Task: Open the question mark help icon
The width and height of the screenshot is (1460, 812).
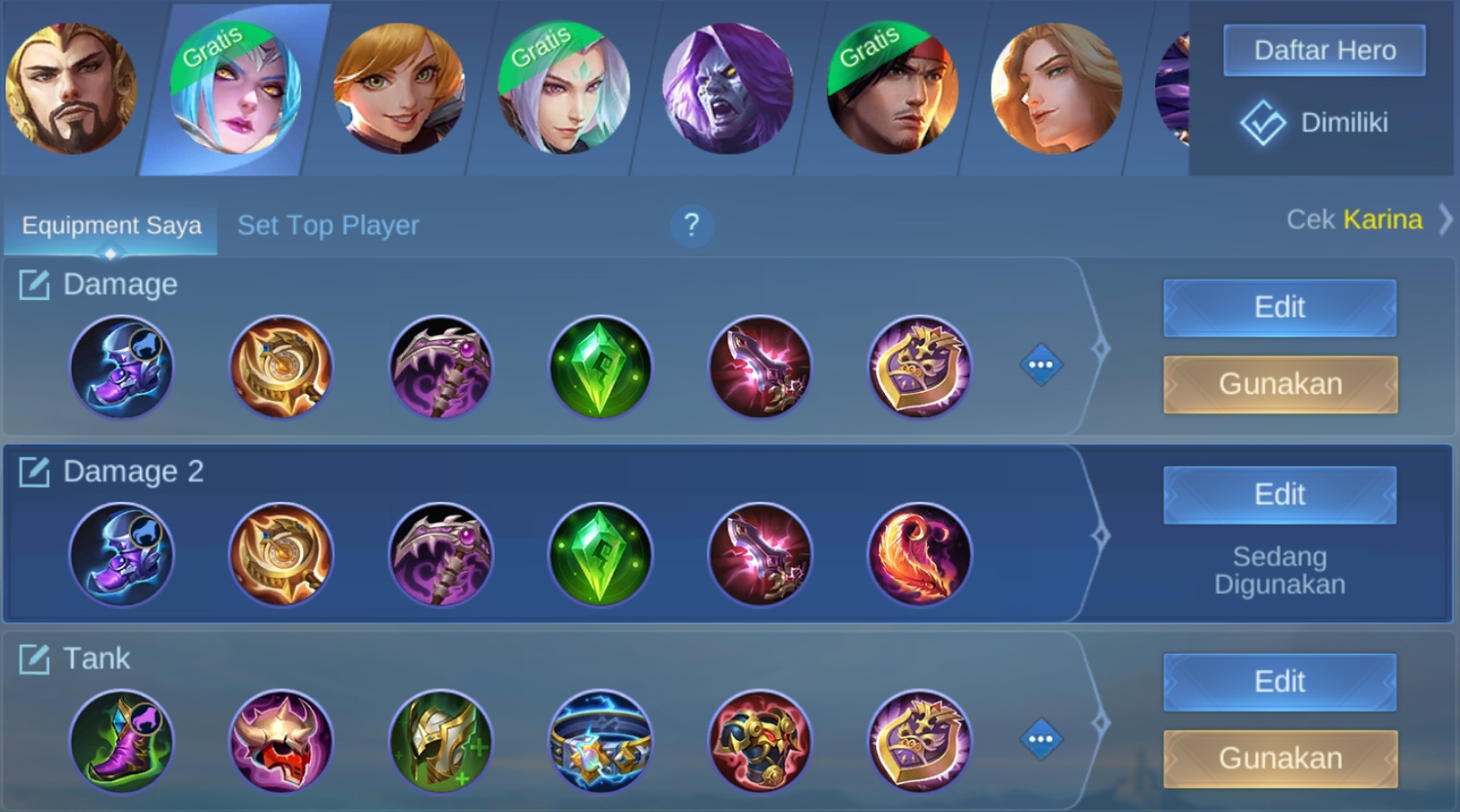Action: click(692, 226)
